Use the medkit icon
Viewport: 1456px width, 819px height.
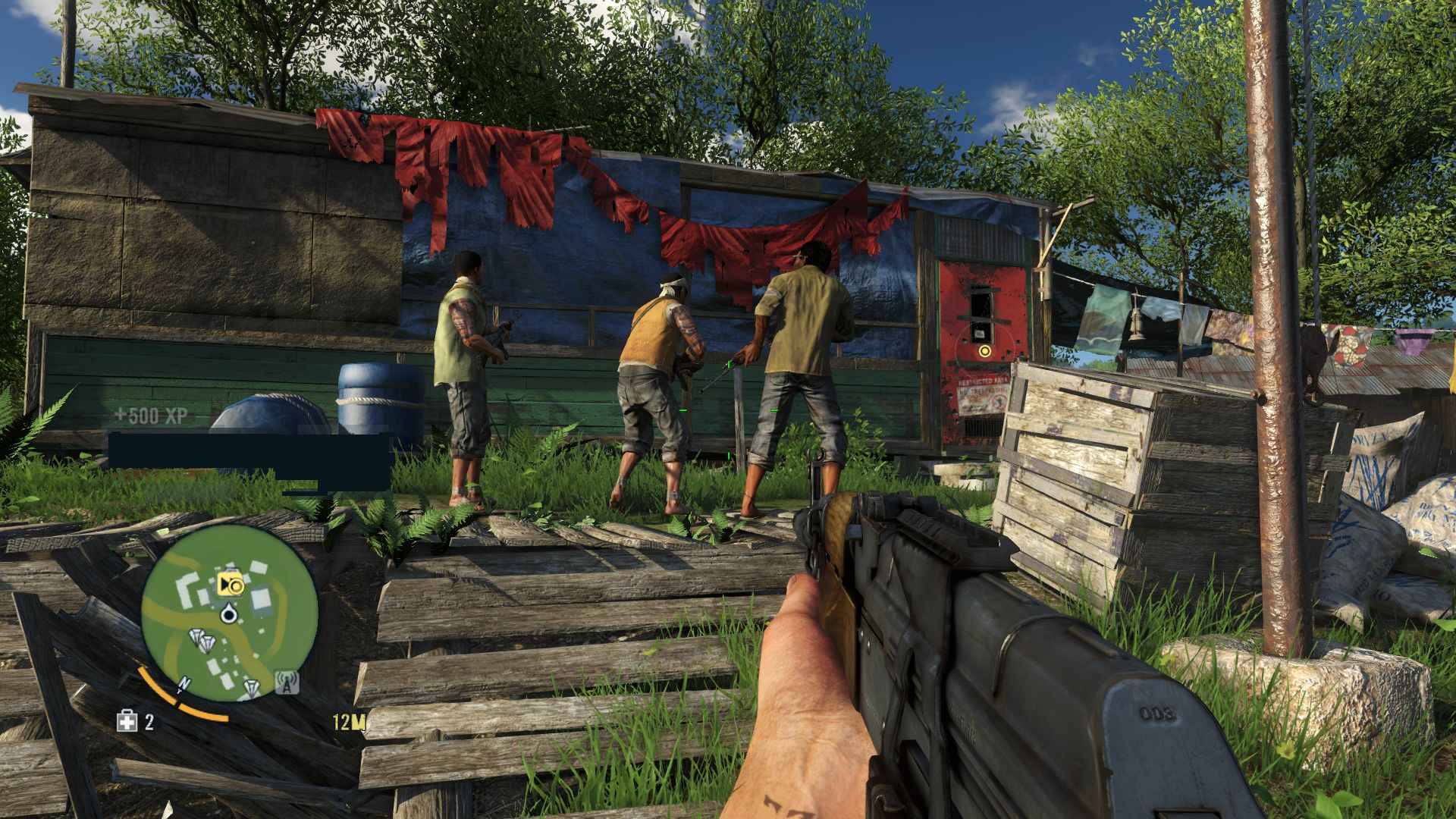[x=127, y=721]
